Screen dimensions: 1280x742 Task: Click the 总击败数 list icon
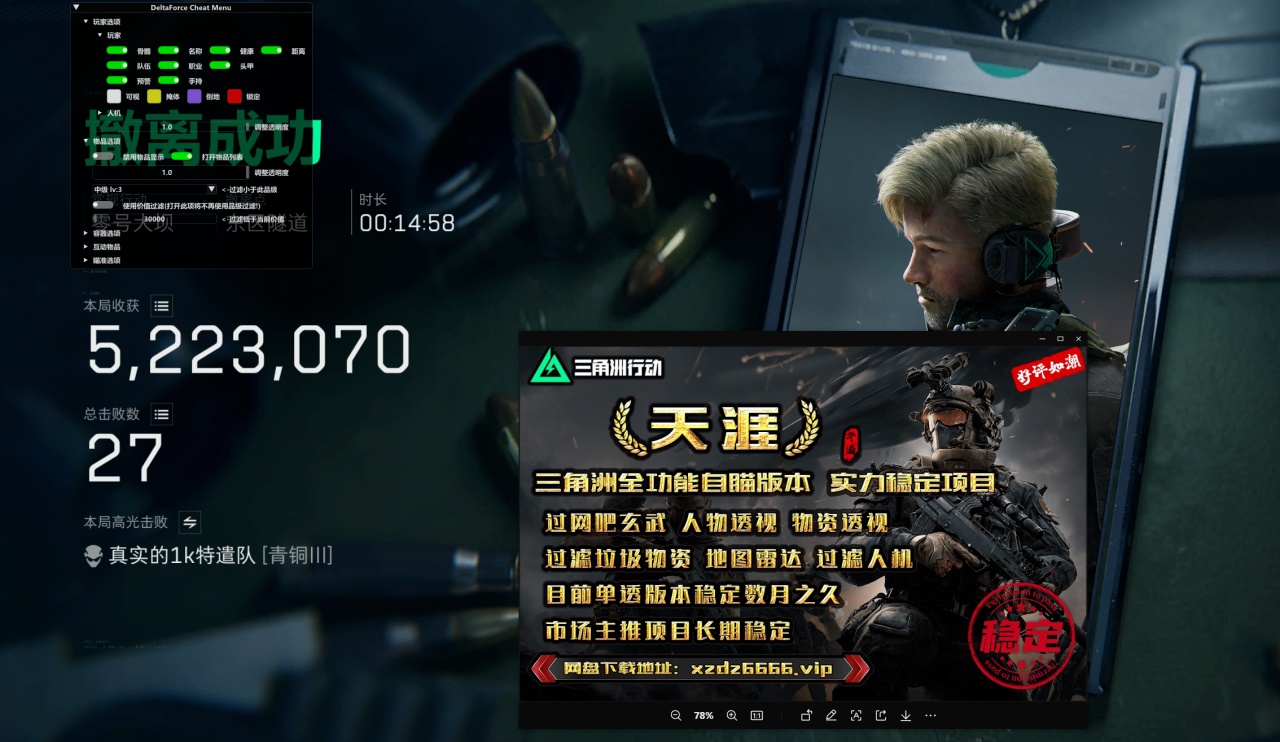point(161,414)
